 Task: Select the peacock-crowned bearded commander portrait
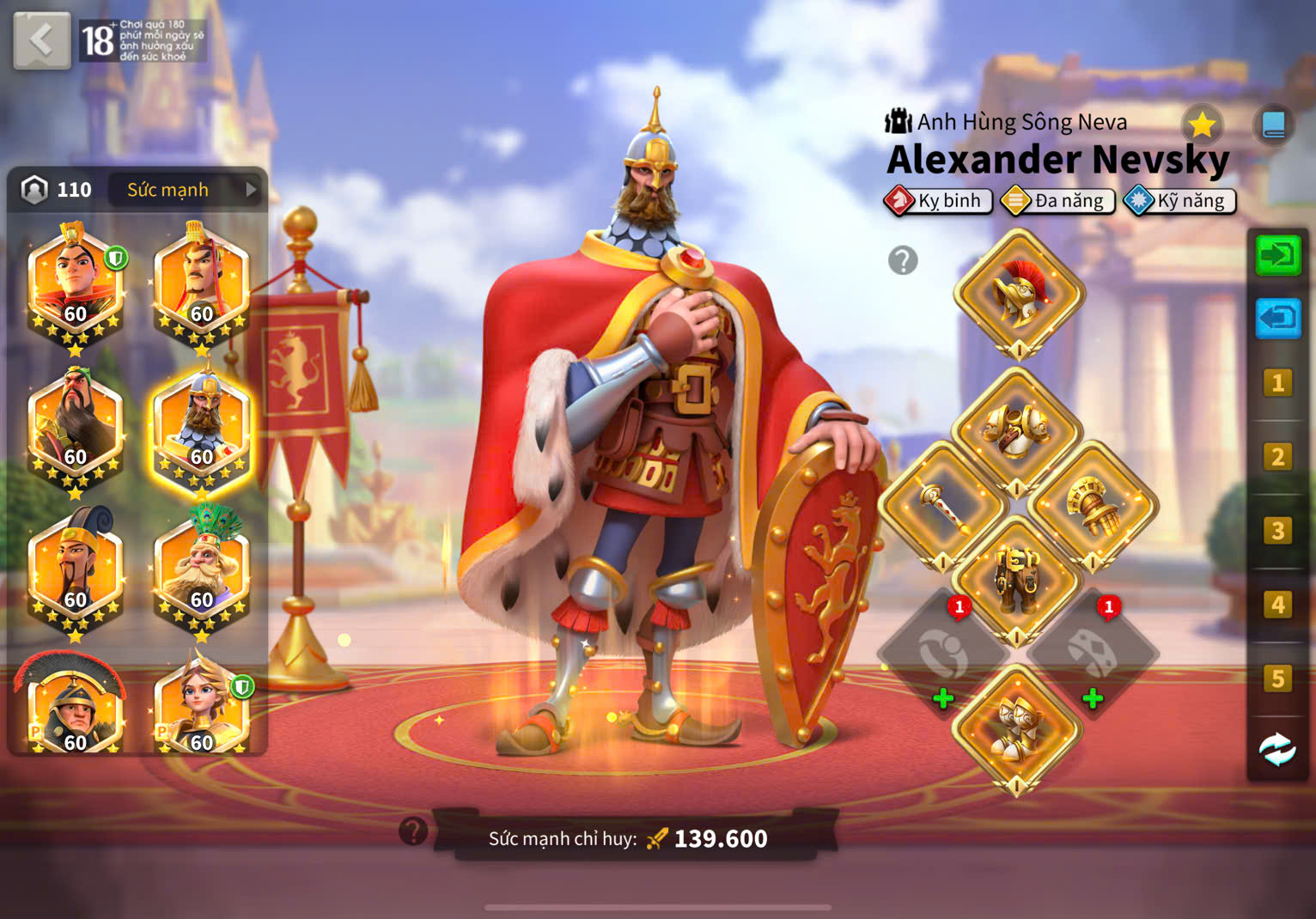(x=202, y=569)
